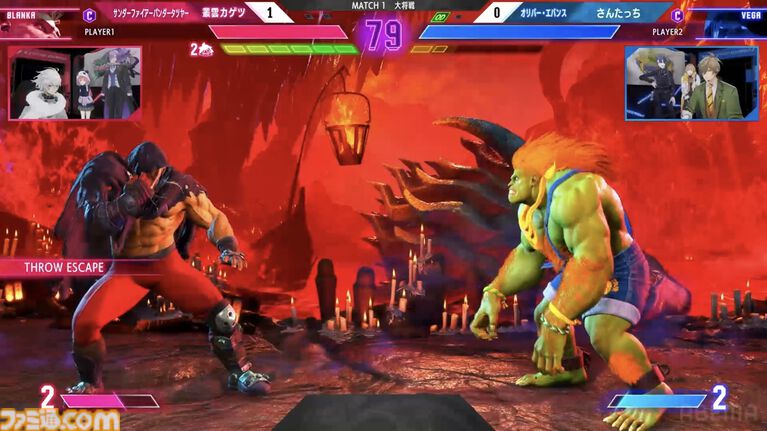
Task: Open the Famitsu.com watermark logo
Action: (60, 419)
